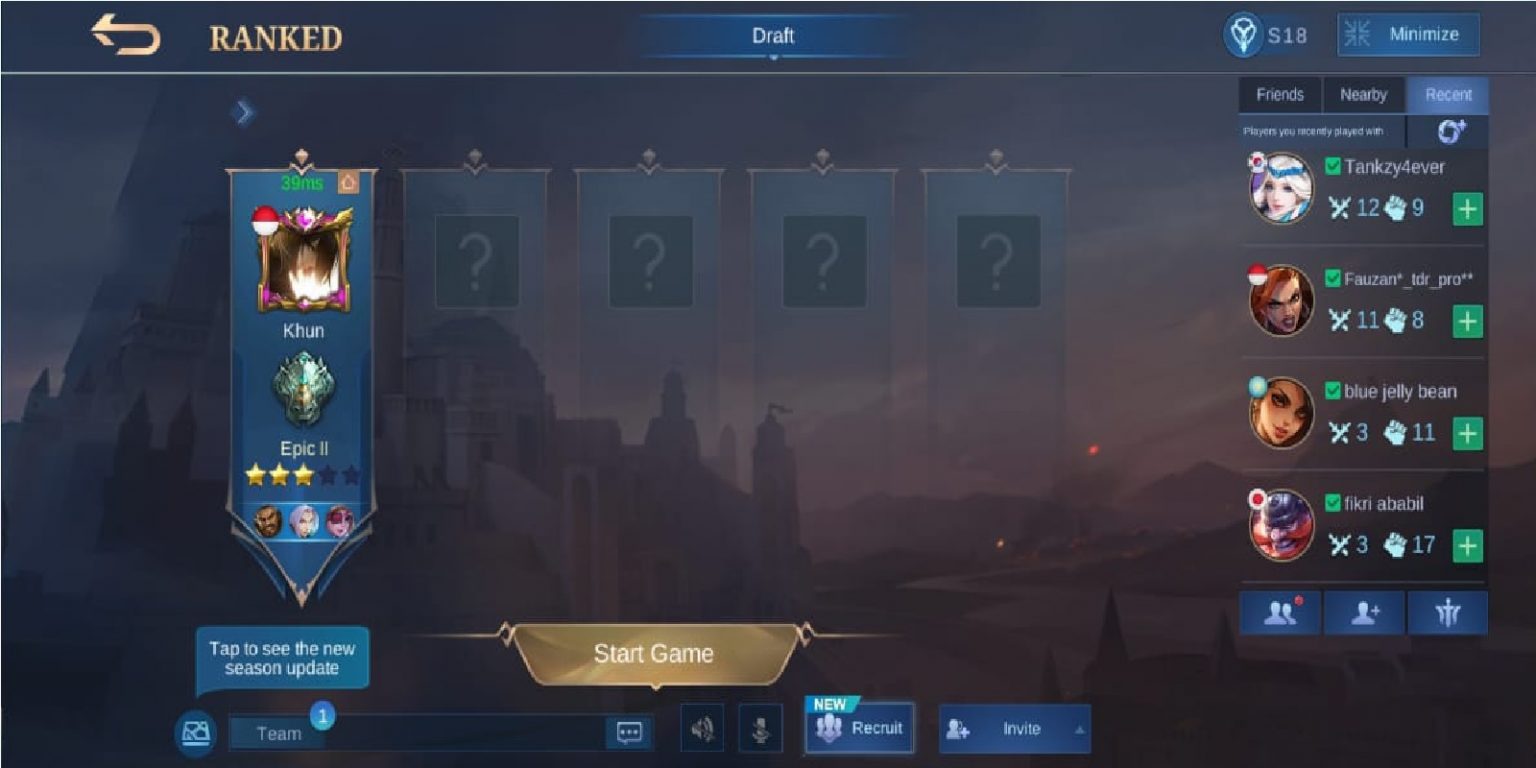Viewport: 1536px width, 768px height.
Task: Click the gallery icon beside the Team field
Action: [196, 732]
